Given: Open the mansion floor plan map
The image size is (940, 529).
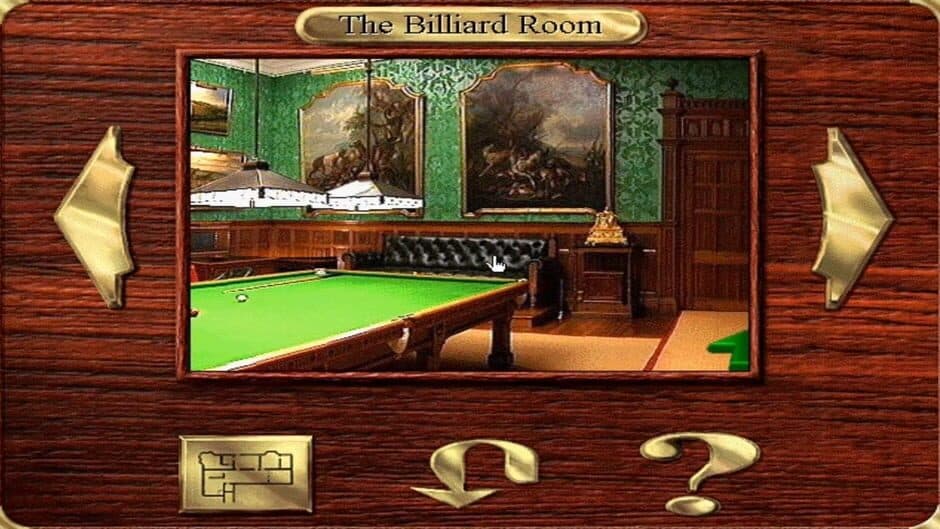Looking at the screenshot, I should click(246, 473).
